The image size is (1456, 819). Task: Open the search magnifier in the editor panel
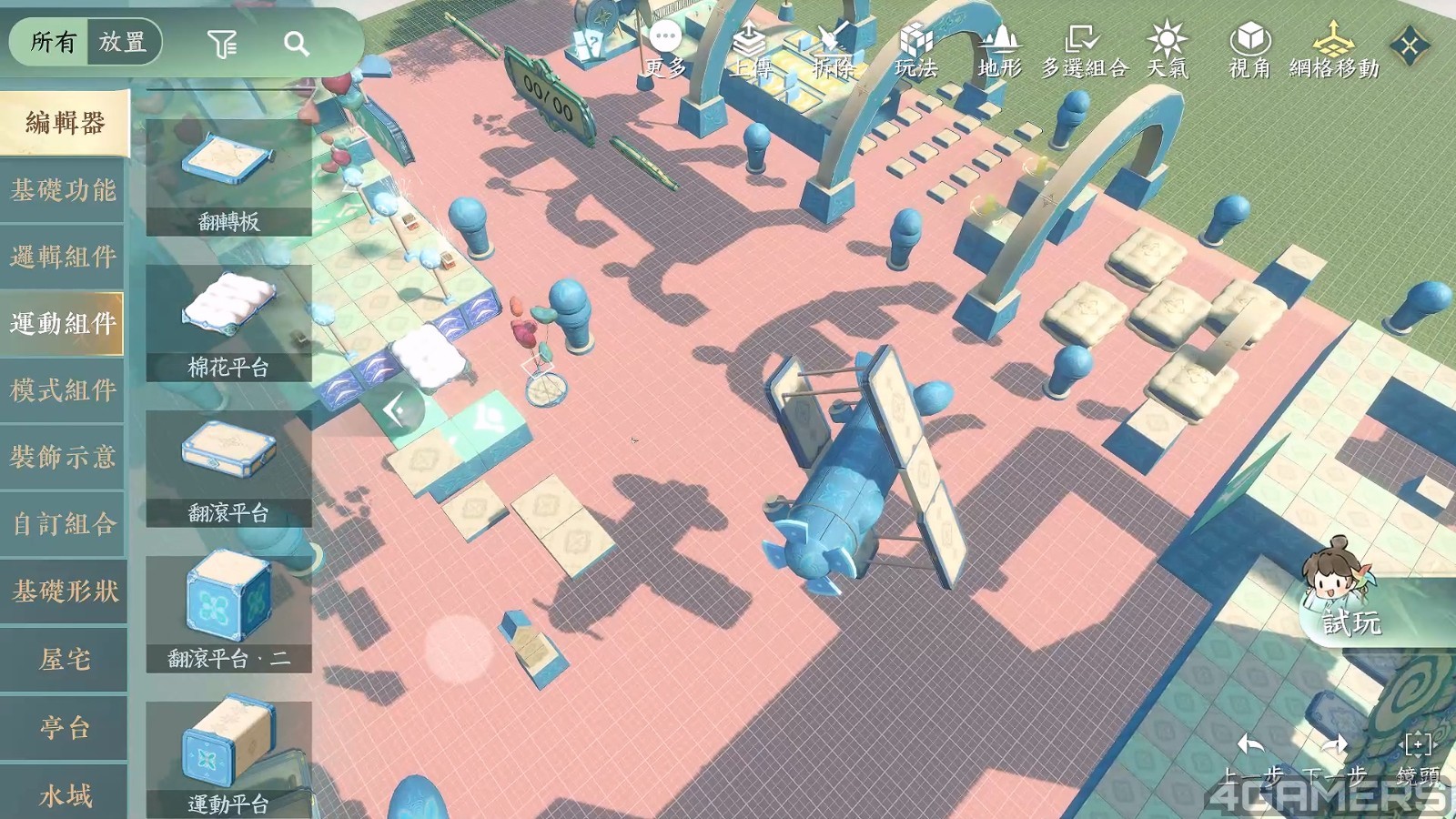tap(296, 44)
